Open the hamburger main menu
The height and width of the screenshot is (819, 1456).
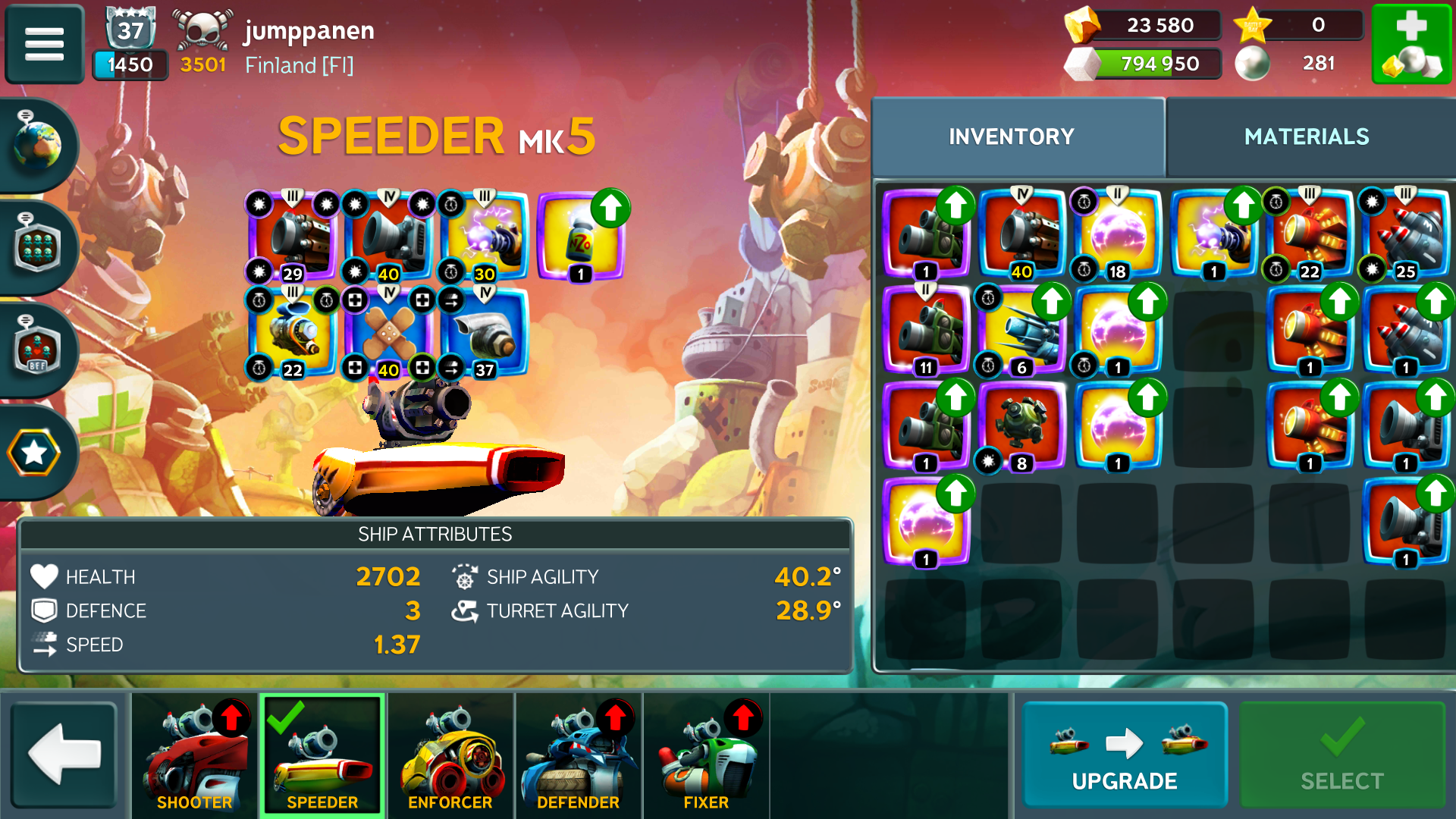[44, 43]
